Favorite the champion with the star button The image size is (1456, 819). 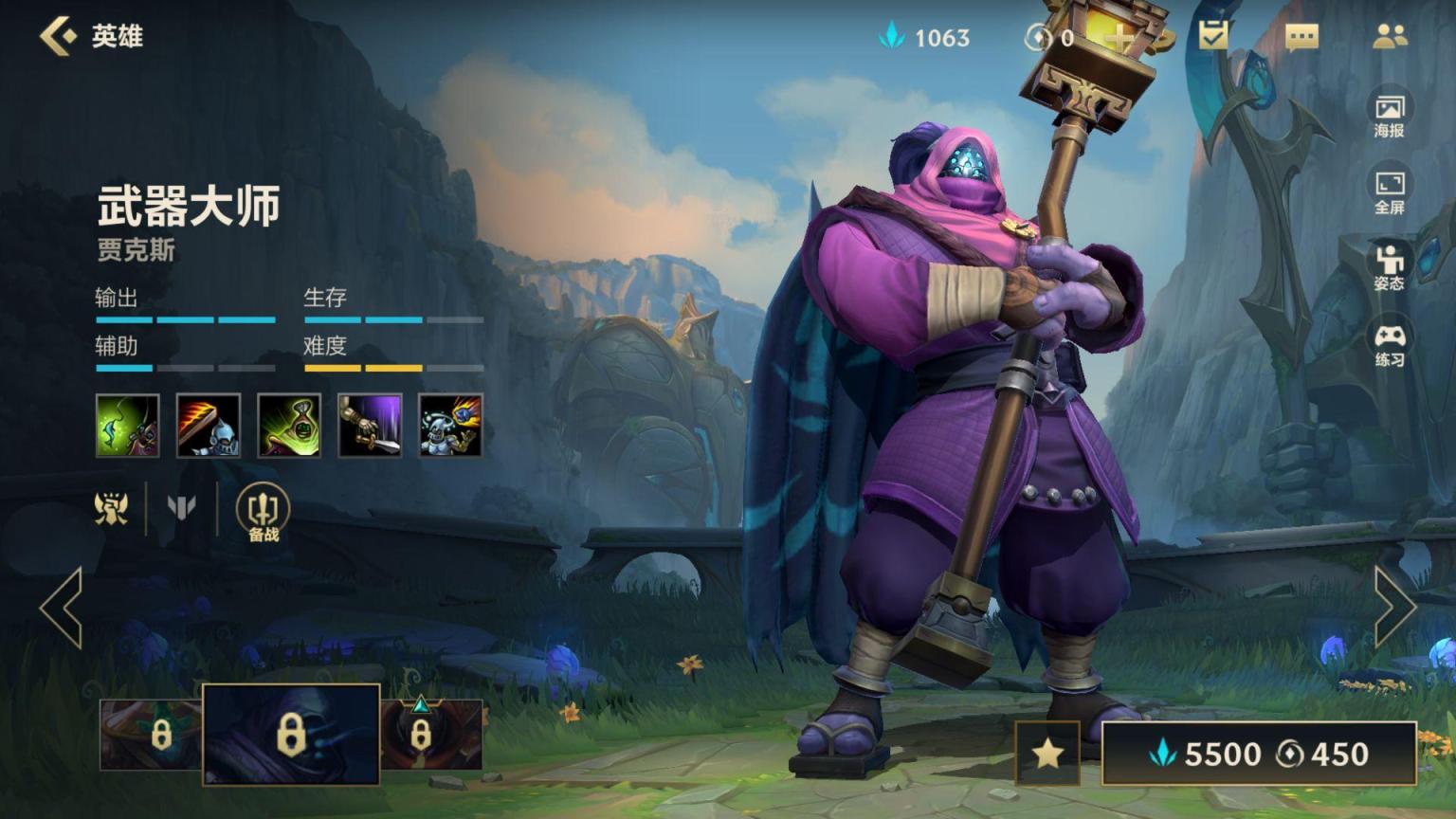1047,754
